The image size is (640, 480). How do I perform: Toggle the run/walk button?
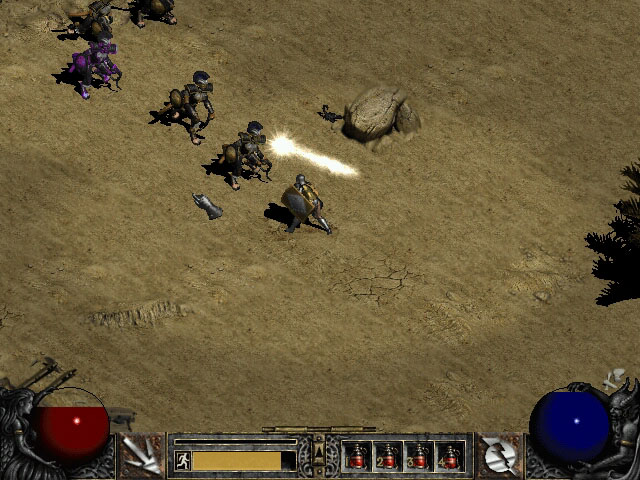coord(183,460)
